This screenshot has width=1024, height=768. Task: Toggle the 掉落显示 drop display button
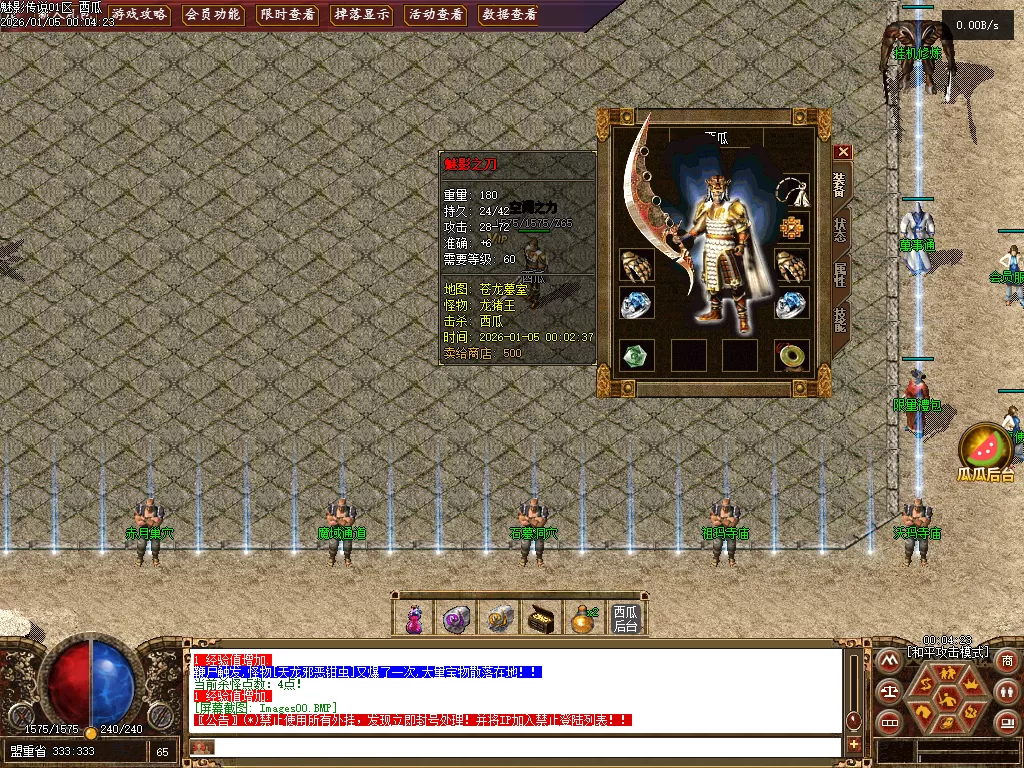[x=361, y=14]
